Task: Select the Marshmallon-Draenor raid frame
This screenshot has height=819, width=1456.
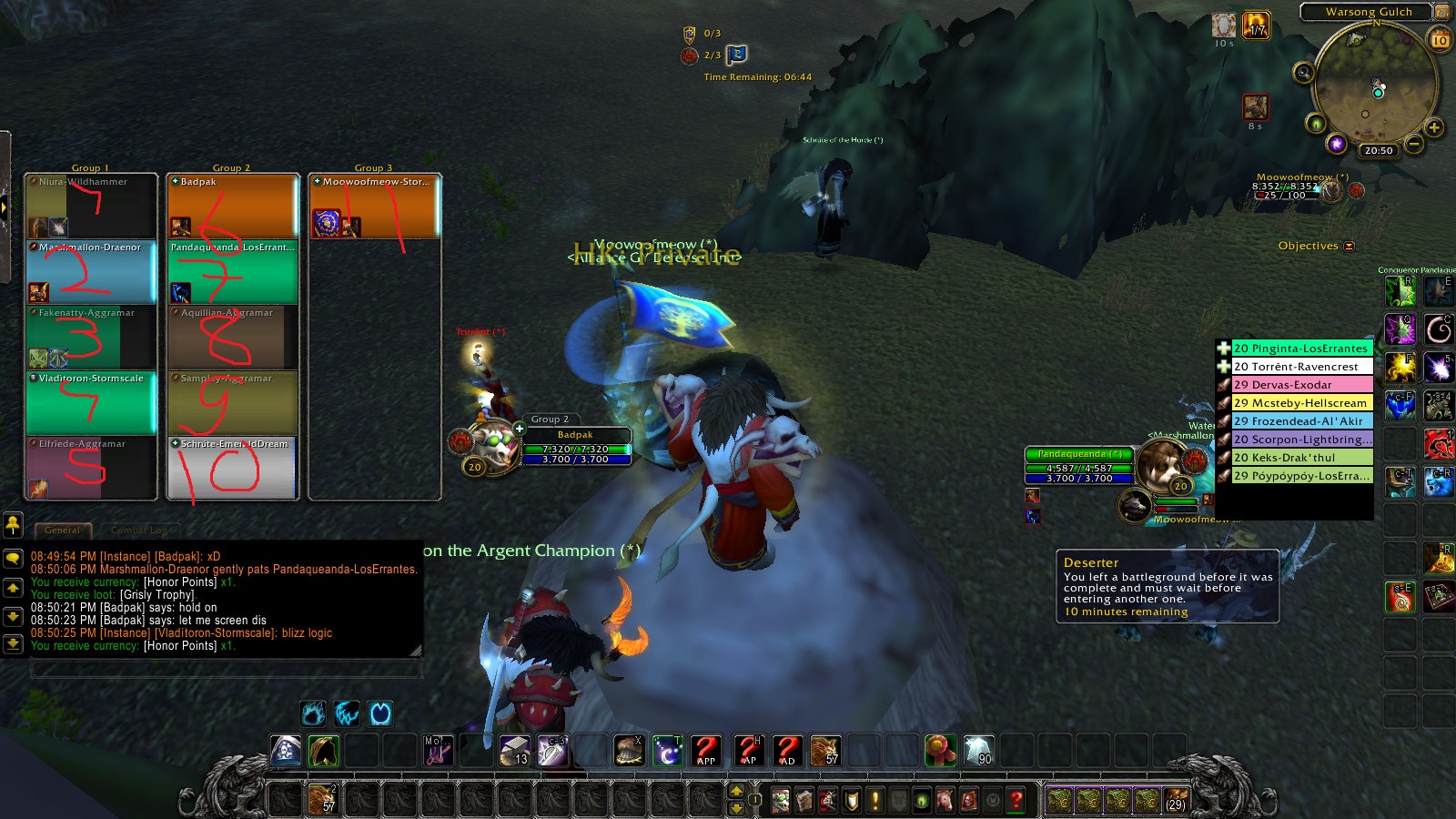Action: [91, 271]
